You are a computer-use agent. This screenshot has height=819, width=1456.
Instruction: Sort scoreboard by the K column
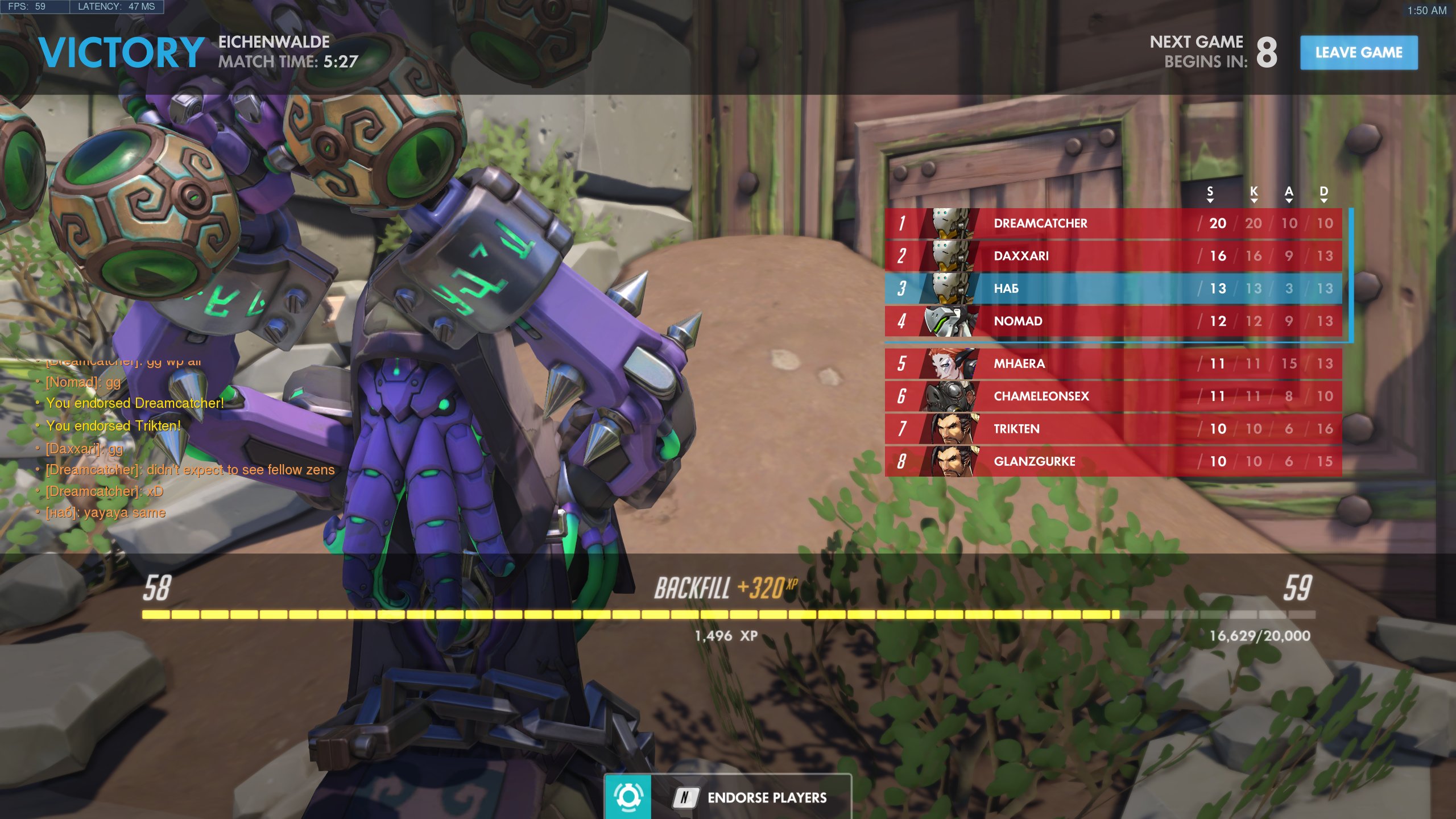tap(1254, 193)
